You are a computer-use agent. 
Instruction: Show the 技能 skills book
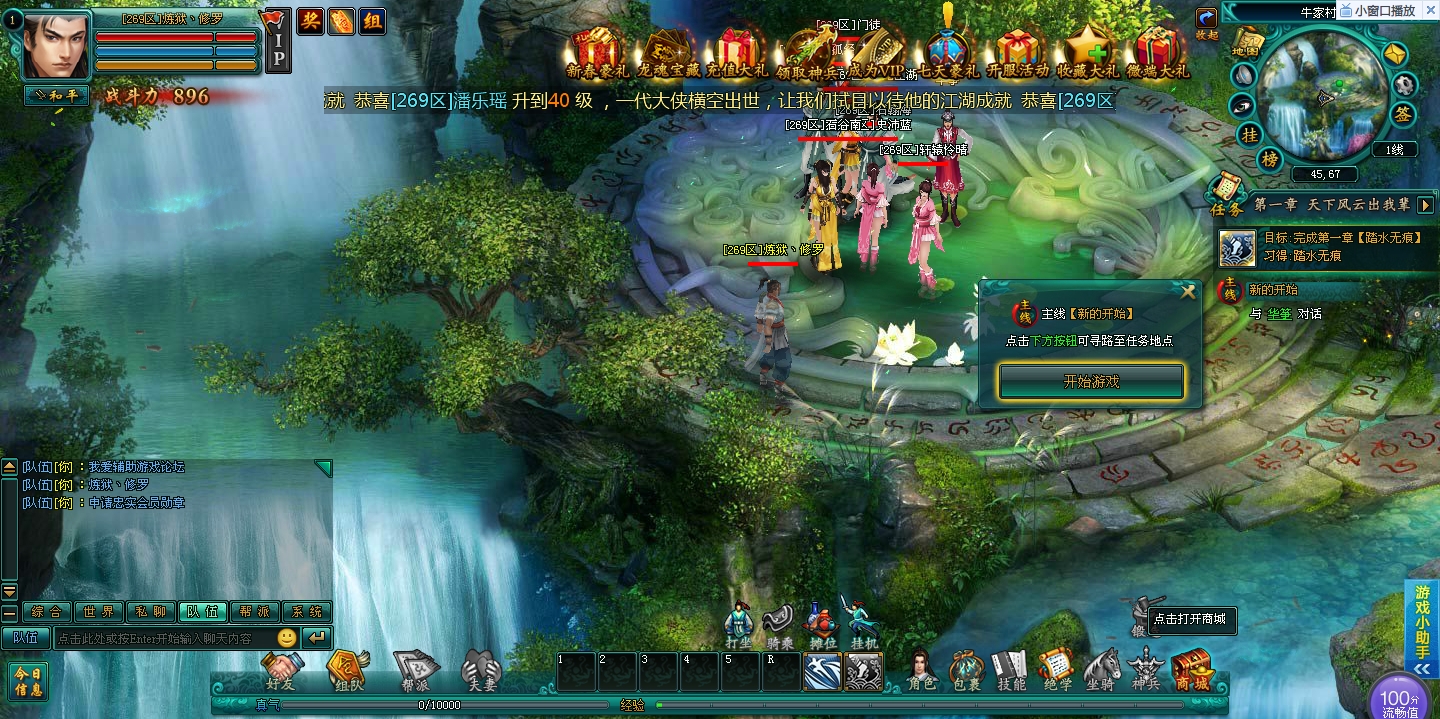pos(1011,670)
